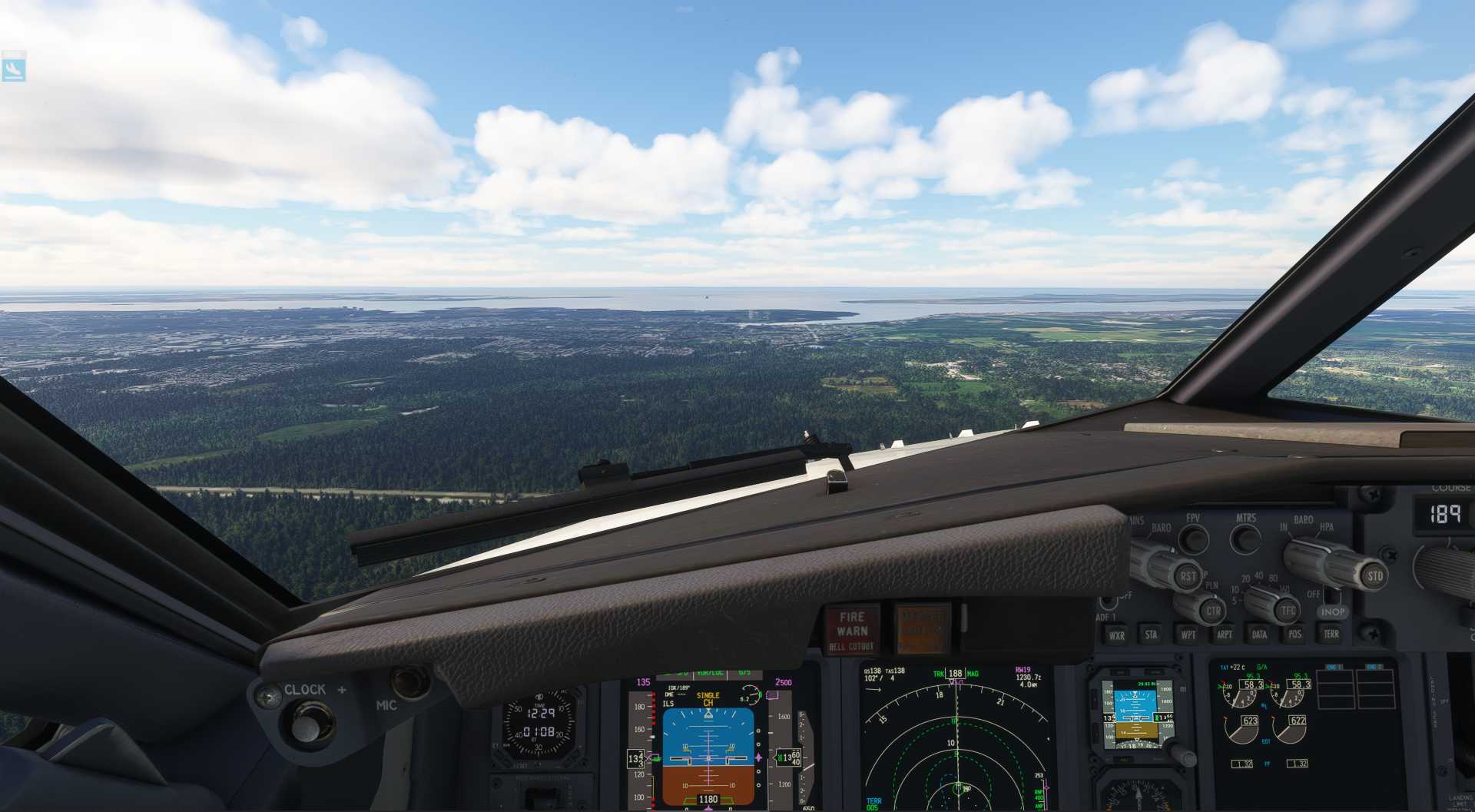Screen dimensions: 1475x812
Task: Push the CTR button on the mode knob
Action: (1212, 611)
